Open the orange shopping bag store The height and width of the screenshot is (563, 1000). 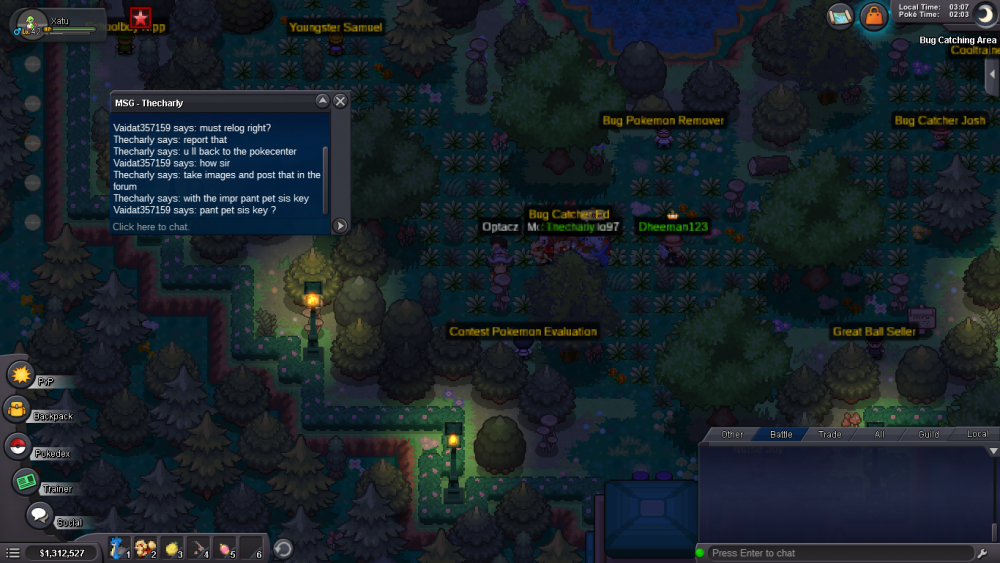point(874,16)
